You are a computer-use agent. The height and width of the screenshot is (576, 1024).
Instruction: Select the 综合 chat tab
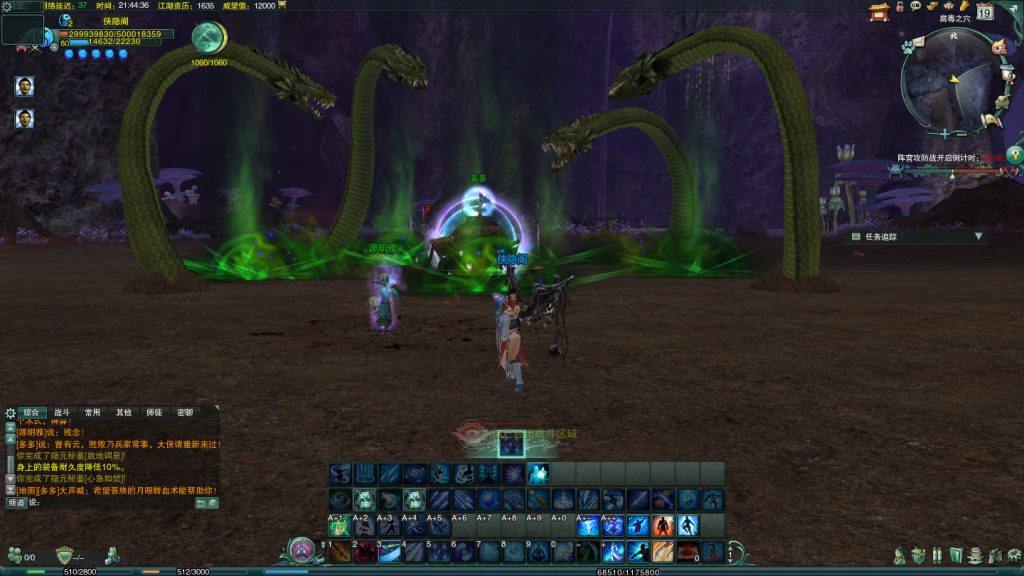32,412
